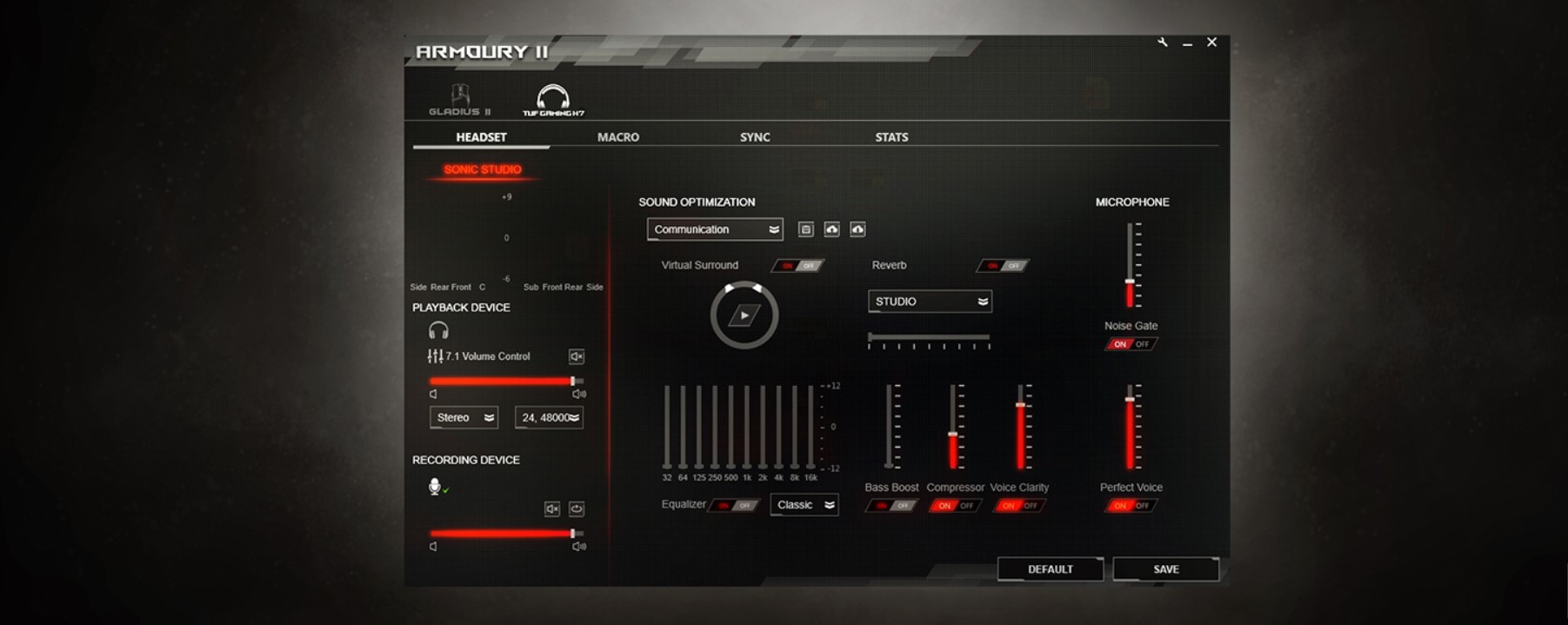Show the STATS tab
Viewport: 1568px width, 625px height.
(891, 137)
